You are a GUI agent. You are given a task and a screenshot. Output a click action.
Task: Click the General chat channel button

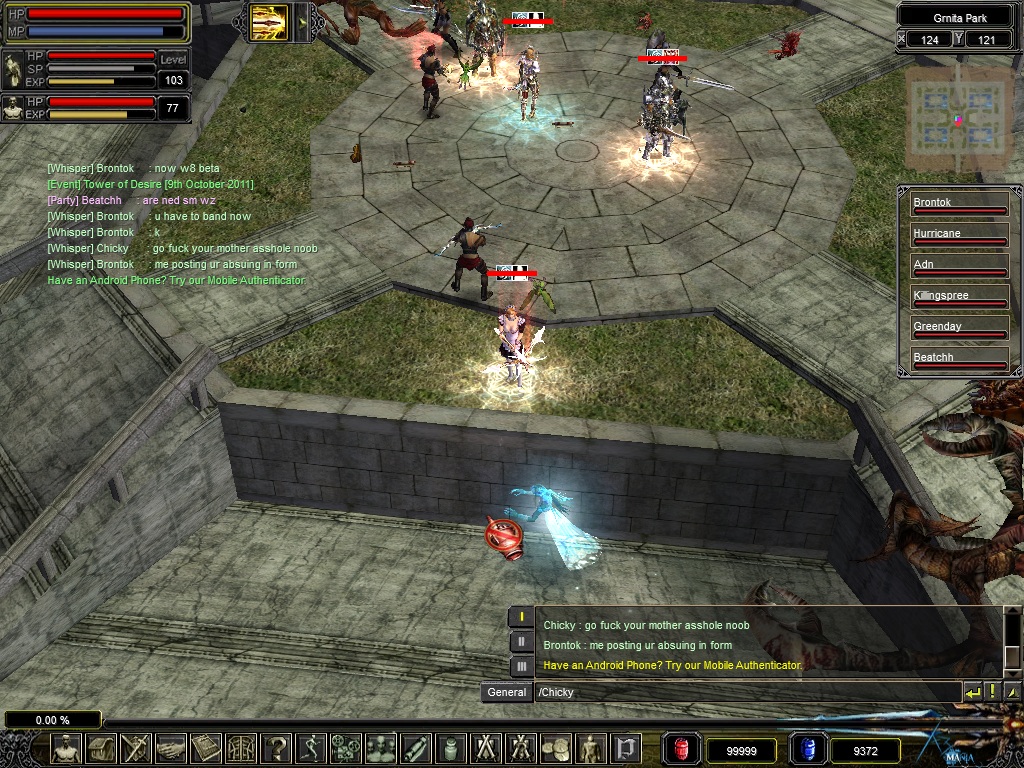[506, 692]
